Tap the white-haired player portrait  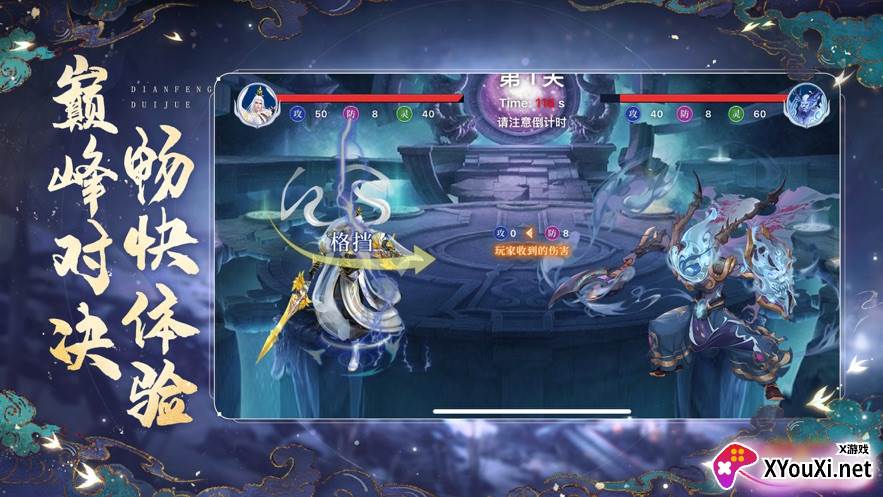click(256, 103)
